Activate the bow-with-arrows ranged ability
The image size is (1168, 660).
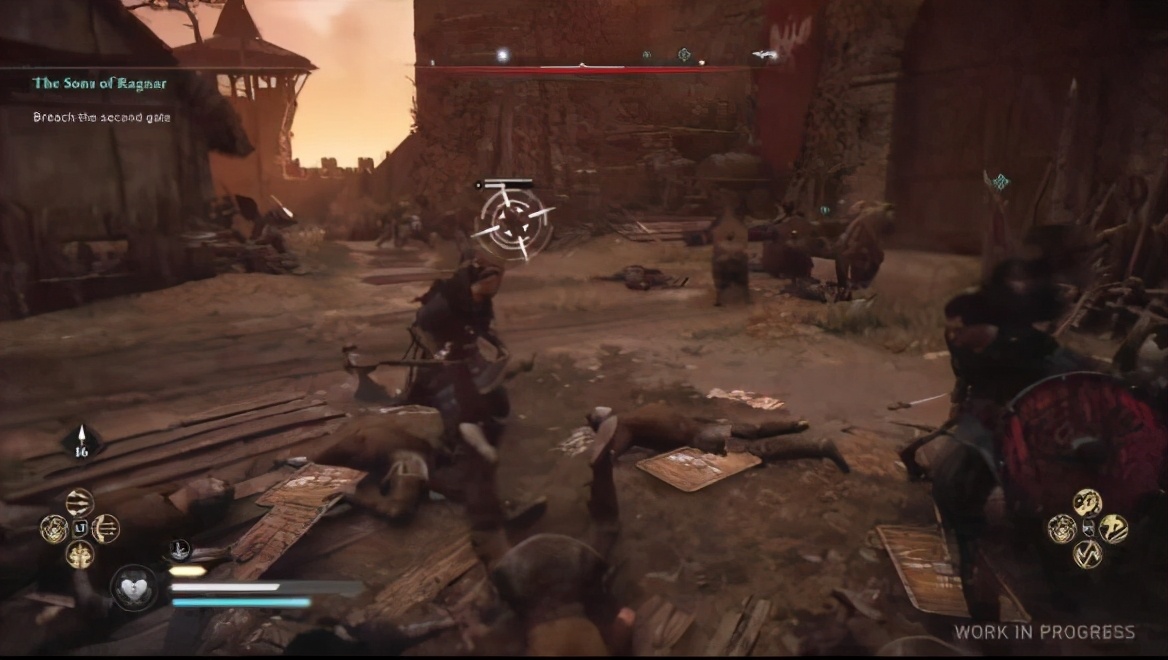point(106,528)
